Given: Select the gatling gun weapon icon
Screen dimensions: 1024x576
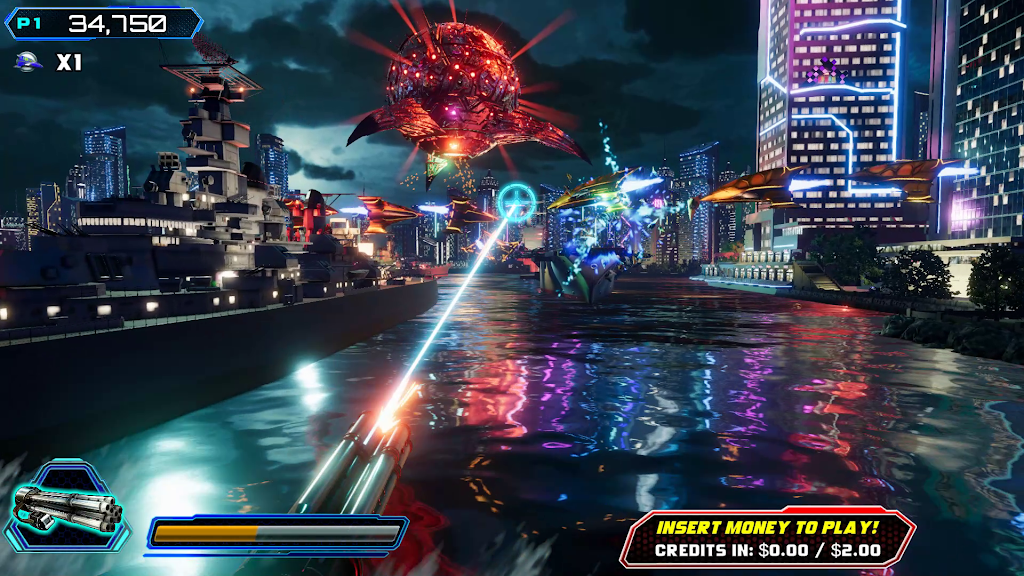Looking at the screenshot, I should 66,507.
